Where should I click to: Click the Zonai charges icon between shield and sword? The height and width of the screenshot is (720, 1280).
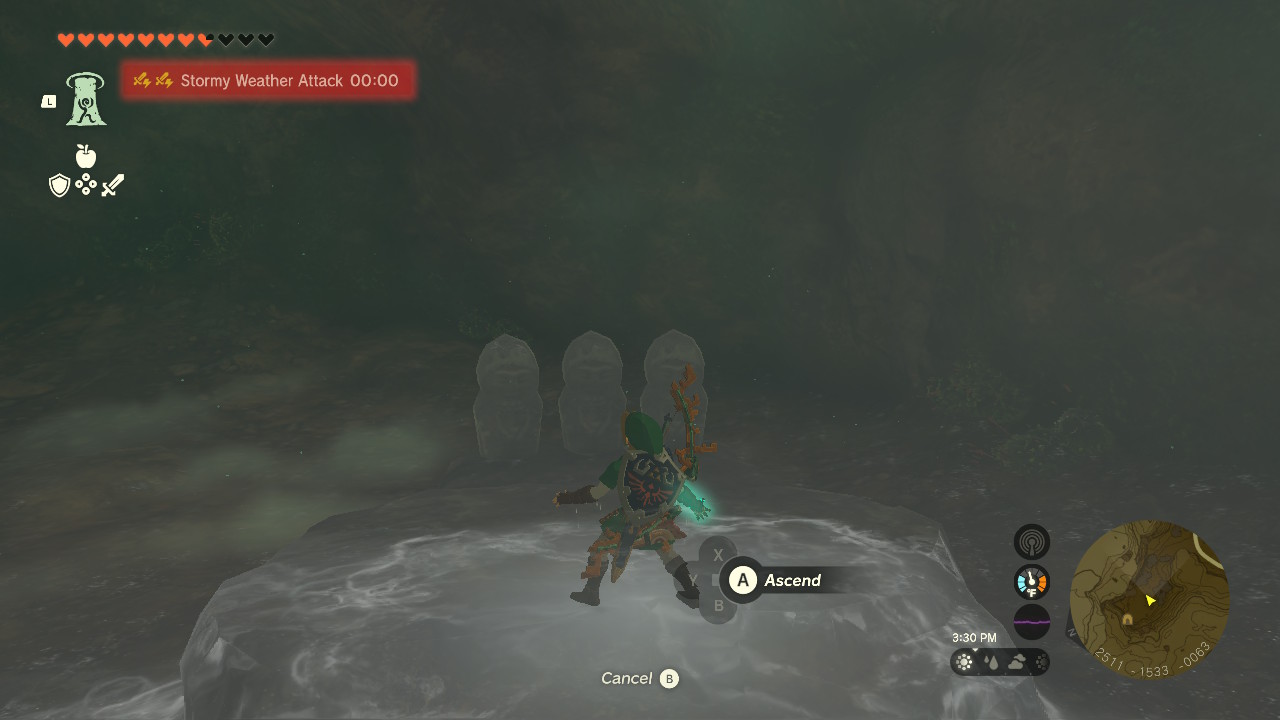pyautogui.click(x=86, y=184)
